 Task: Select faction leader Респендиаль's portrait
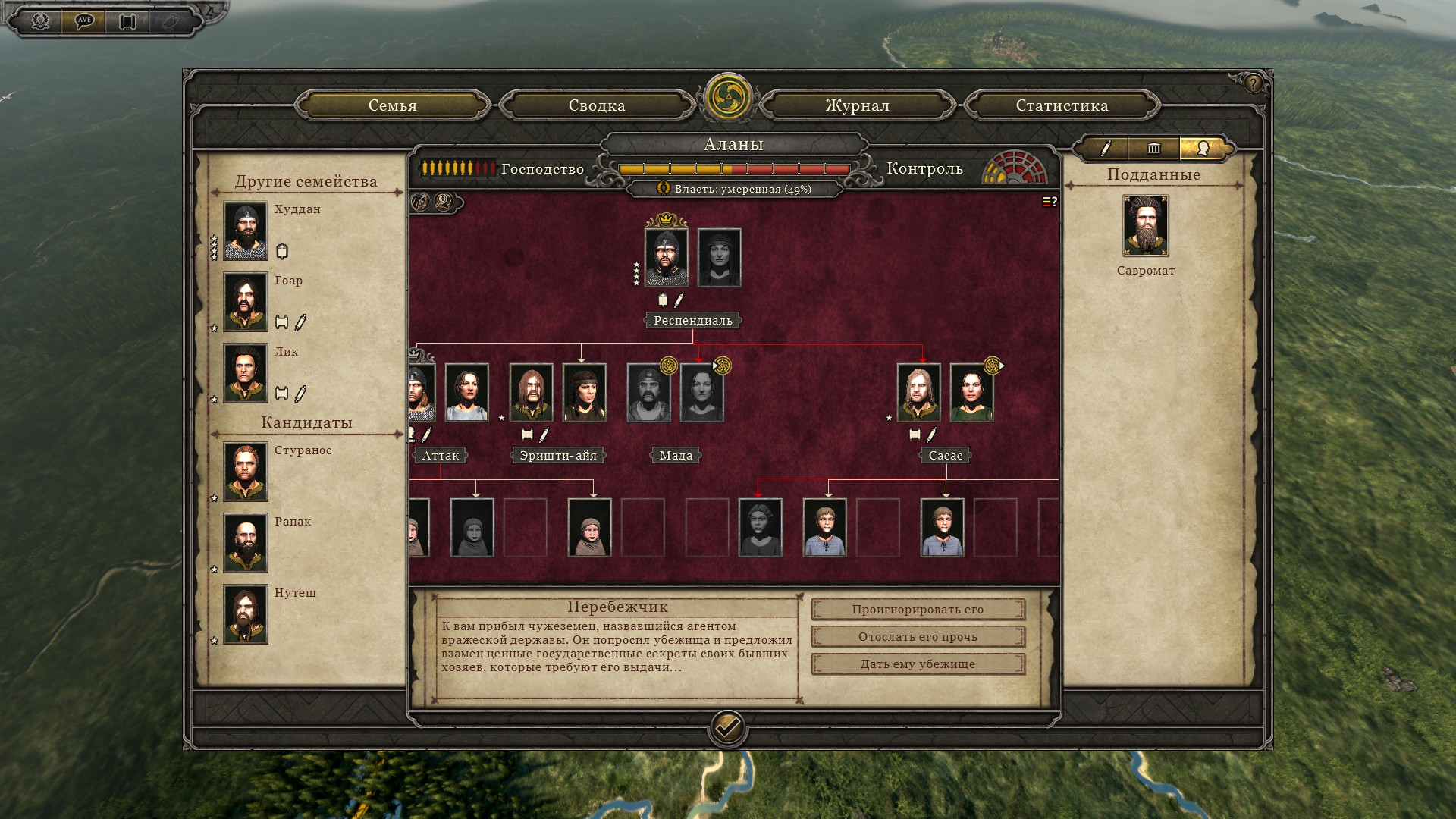point(666,258)
